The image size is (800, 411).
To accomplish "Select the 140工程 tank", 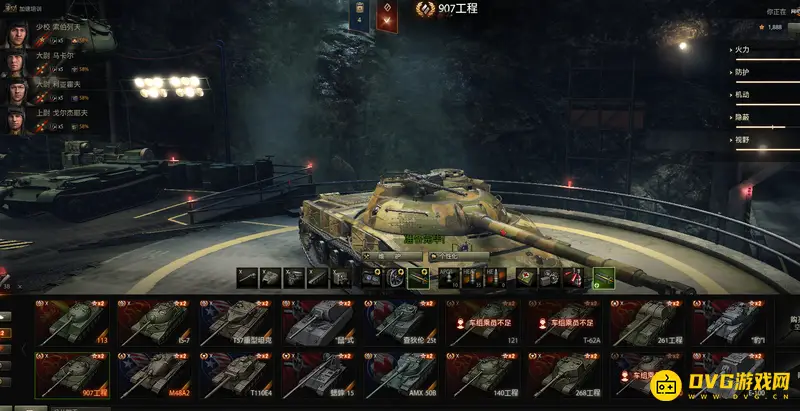I will tap(485, 374).
